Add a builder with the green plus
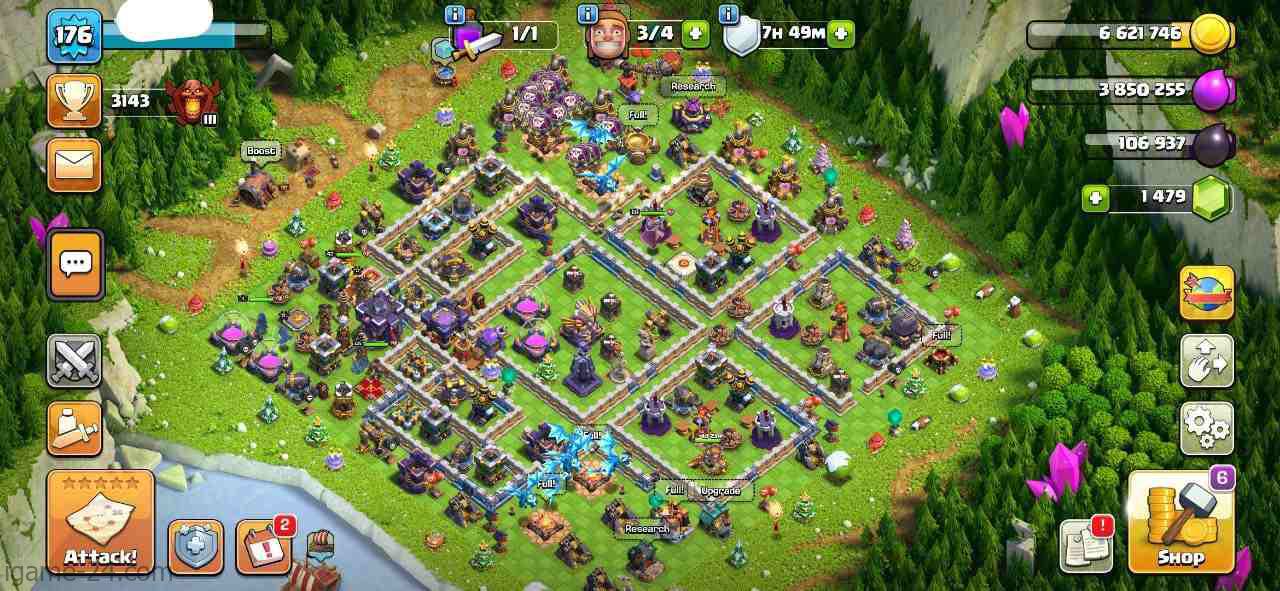The width and height of the screenshot is (1280, 591). (695, 33)
